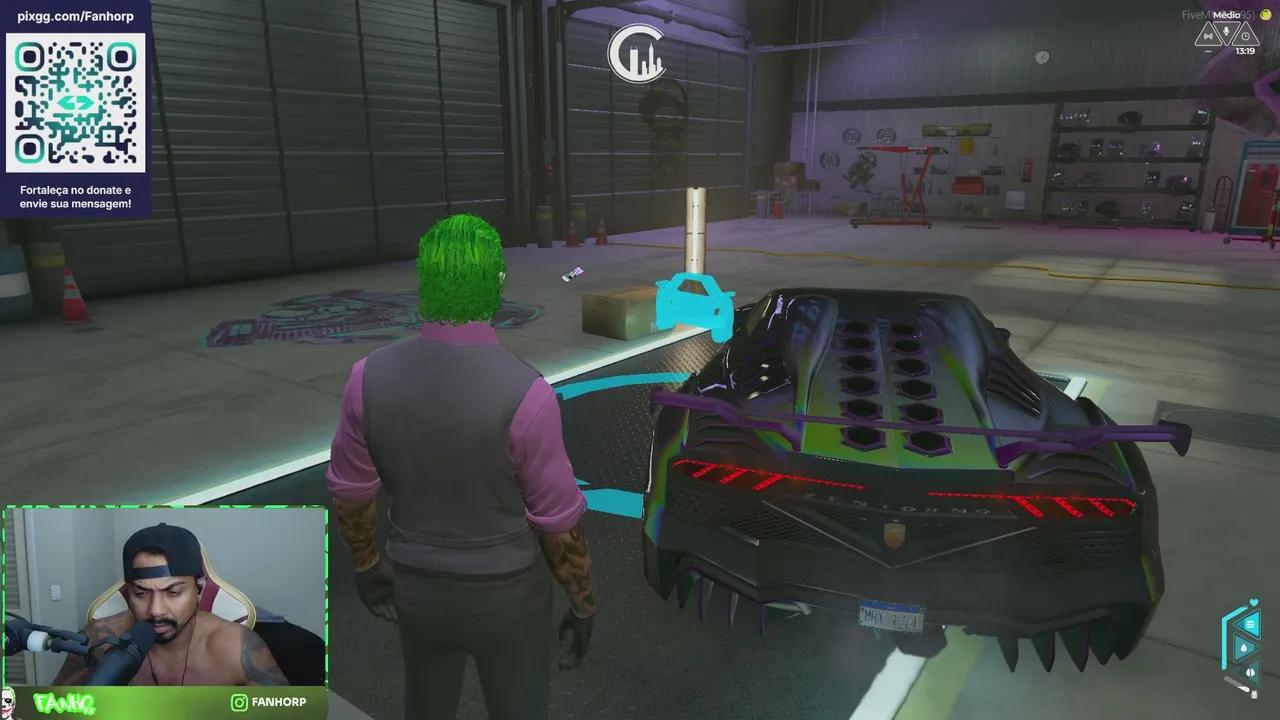Select the FANHORP Instagram handle

[x=281, y=702]
